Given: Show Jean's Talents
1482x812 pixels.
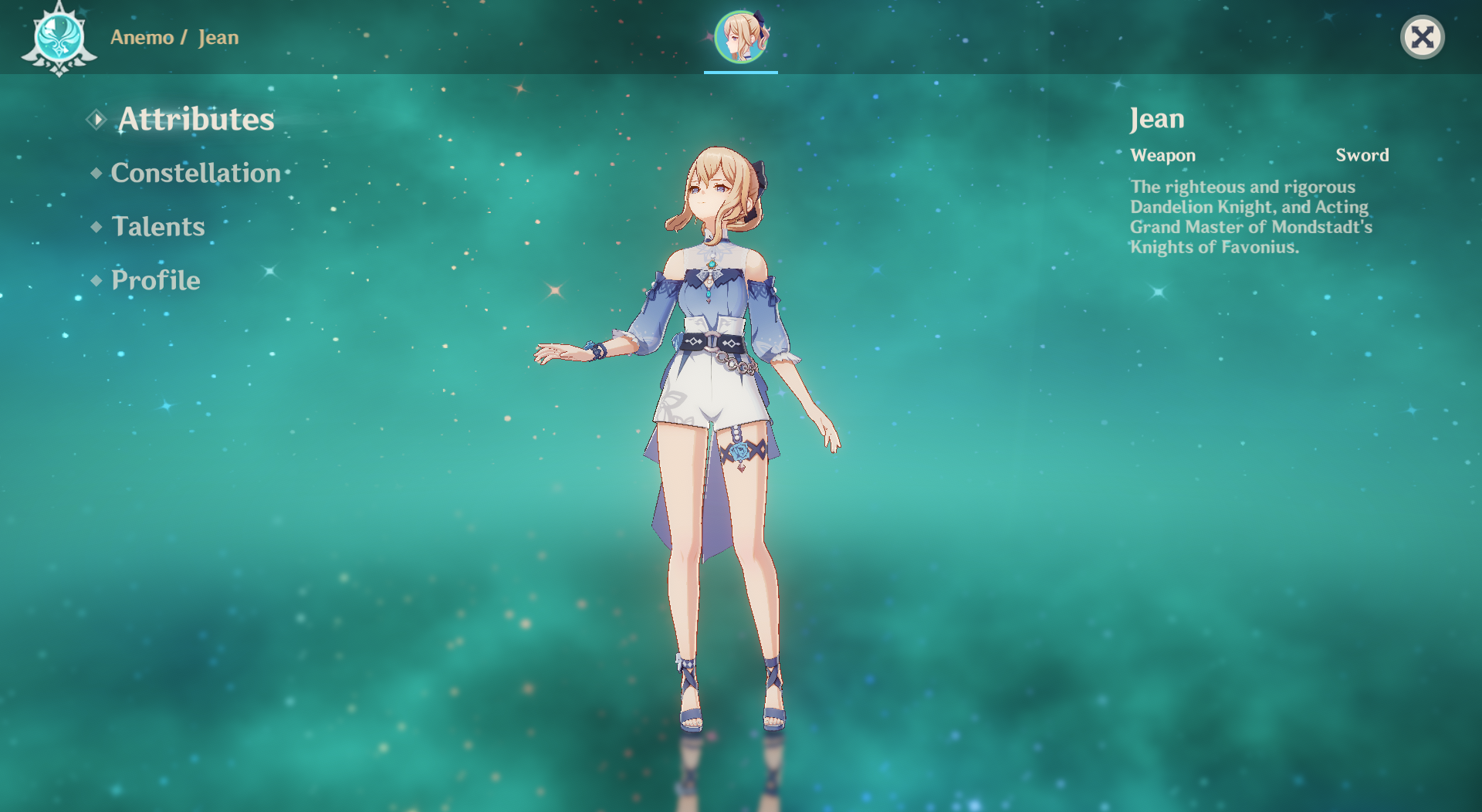Looking at the screenshot, I should [158, 226].
